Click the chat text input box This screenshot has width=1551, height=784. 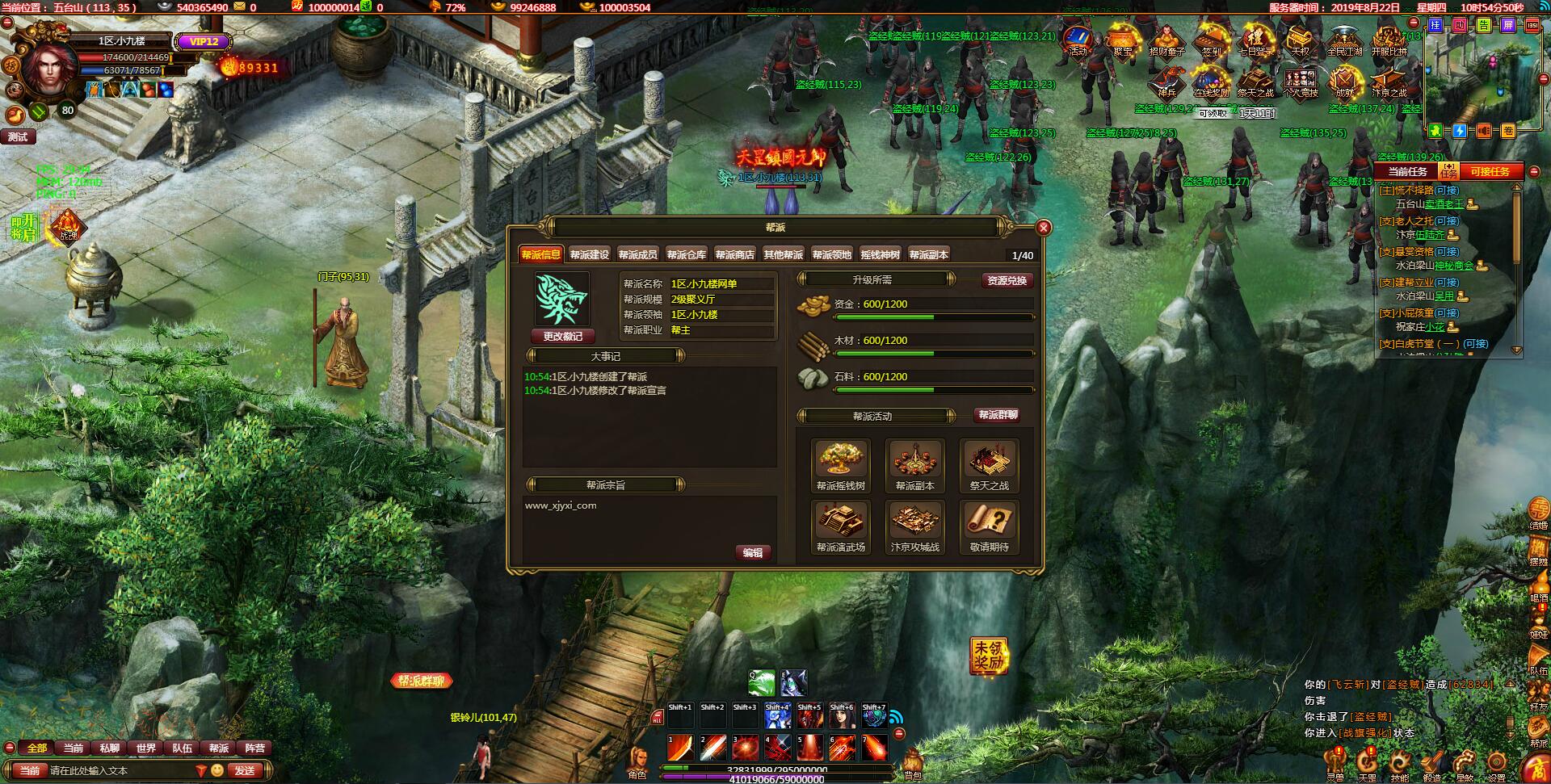coord(121,771)
